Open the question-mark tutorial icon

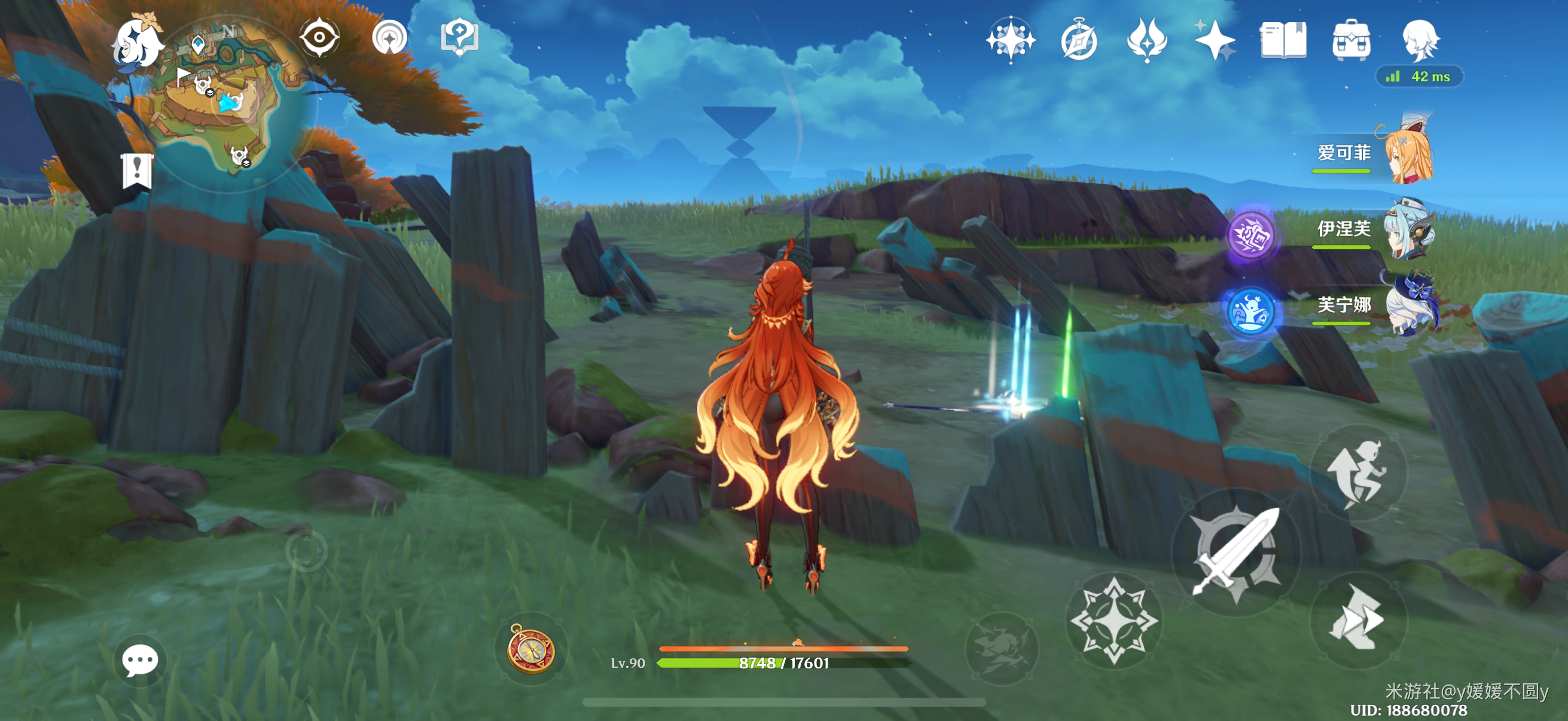459,38
